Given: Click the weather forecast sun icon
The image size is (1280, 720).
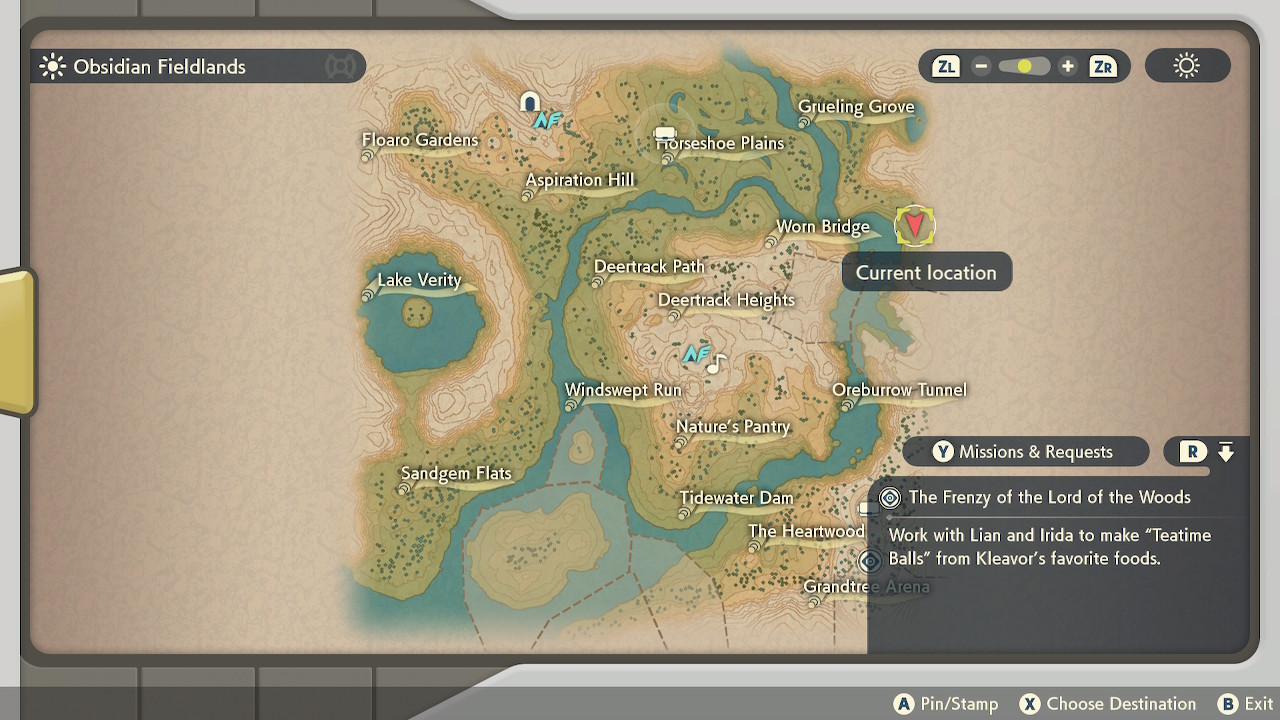Looking at the screenshot, I should click(1187, 65).
